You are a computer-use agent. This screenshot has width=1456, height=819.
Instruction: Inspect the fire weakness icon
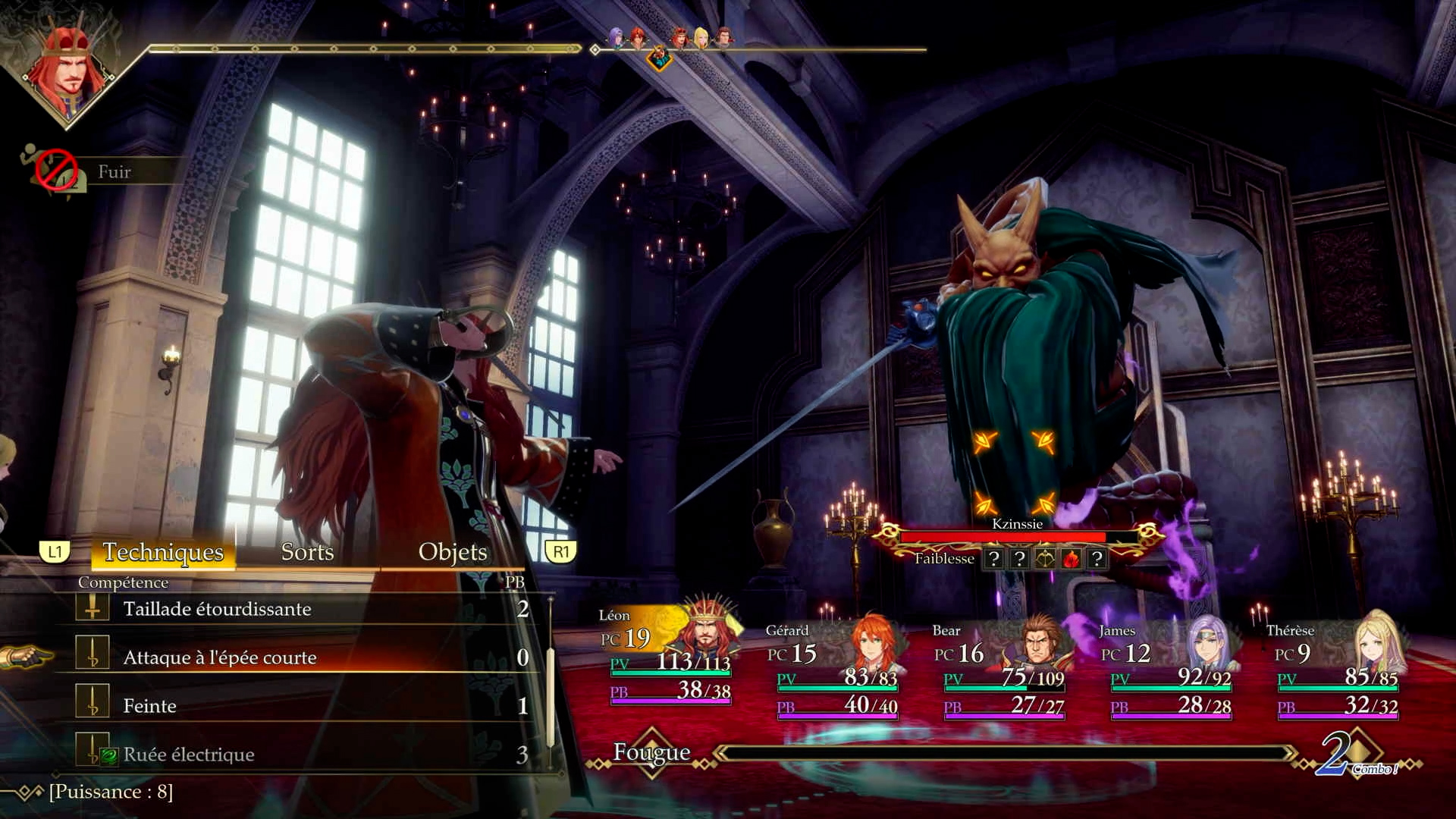[x=1071, y=560]
